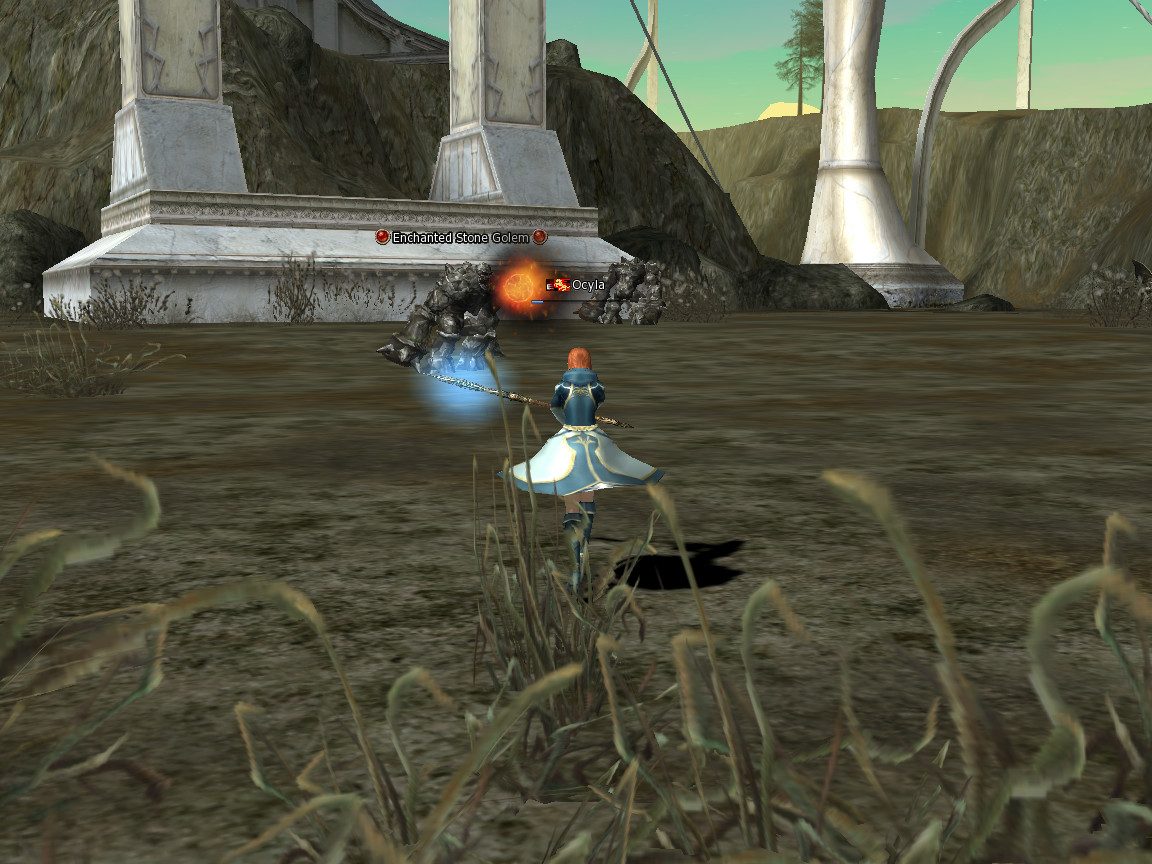
Task: Target the Ocyla name tag
Action: tap(587, 286)
